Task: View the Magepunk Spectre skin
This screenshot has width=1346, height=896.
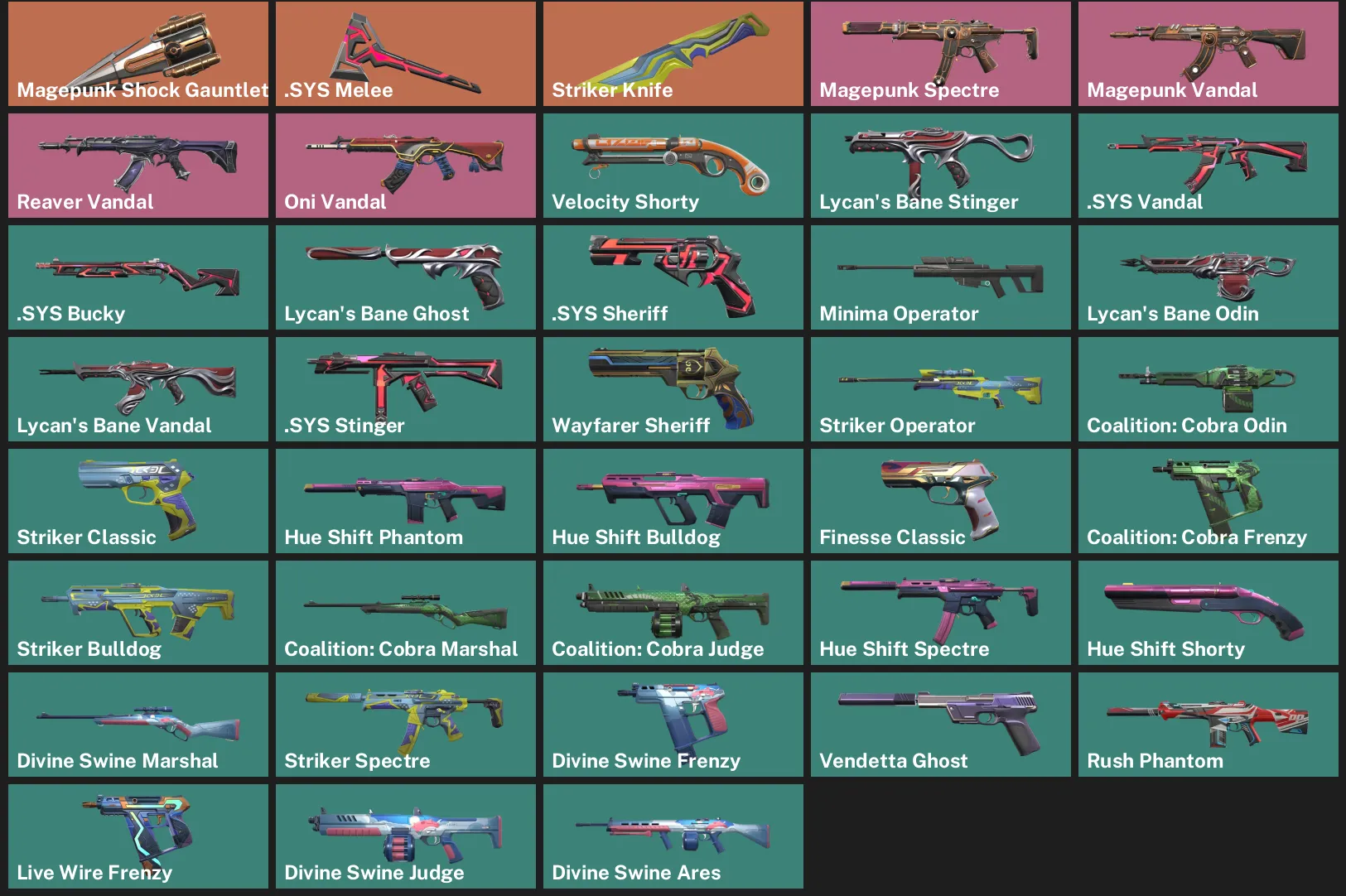Action: click(940, 53)
